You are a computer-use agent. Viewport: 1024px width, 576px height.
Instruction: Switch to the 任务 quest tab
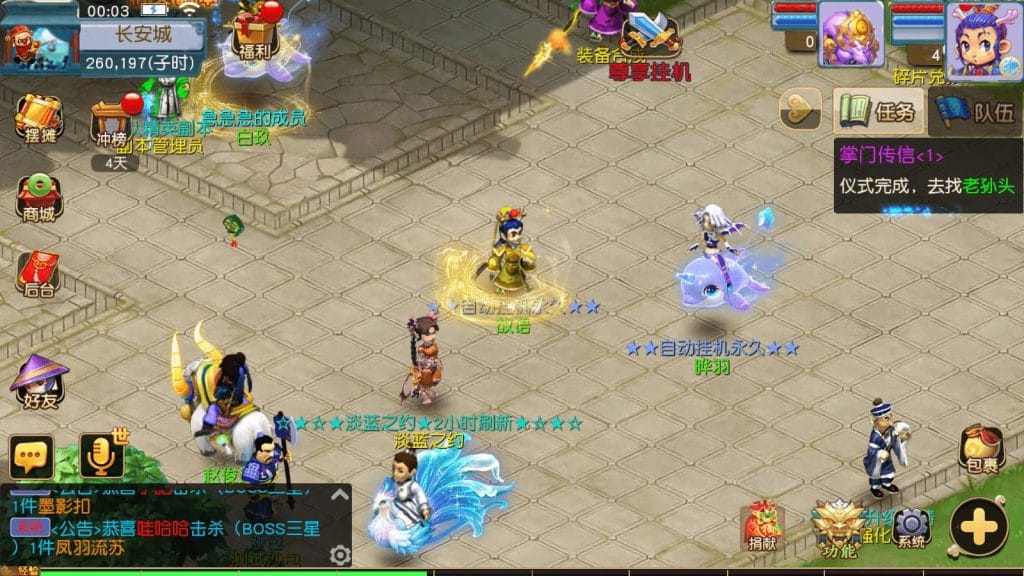[878, 111]
